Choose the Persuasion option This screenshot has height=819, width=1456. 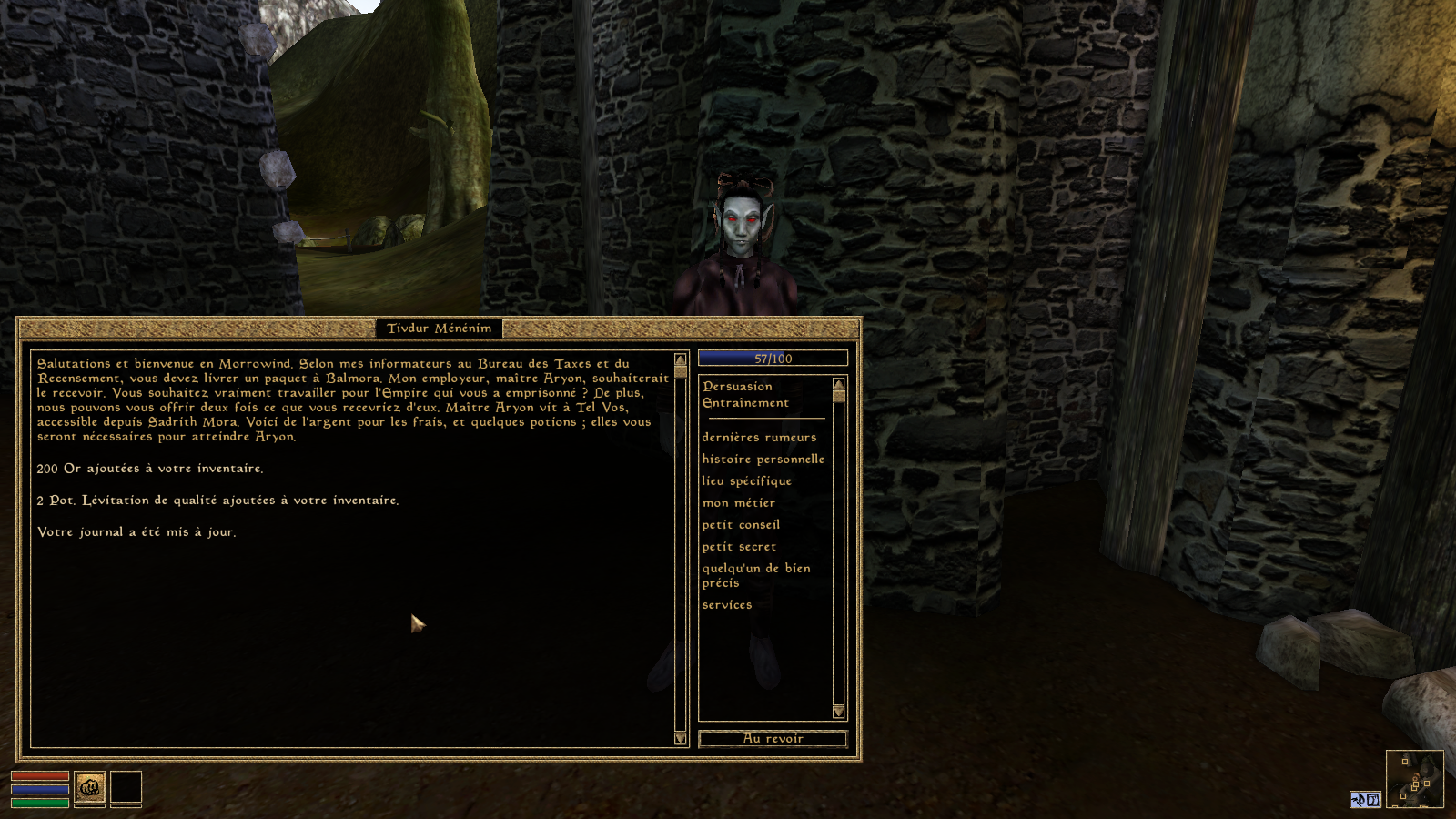click(x=737, y=387)
